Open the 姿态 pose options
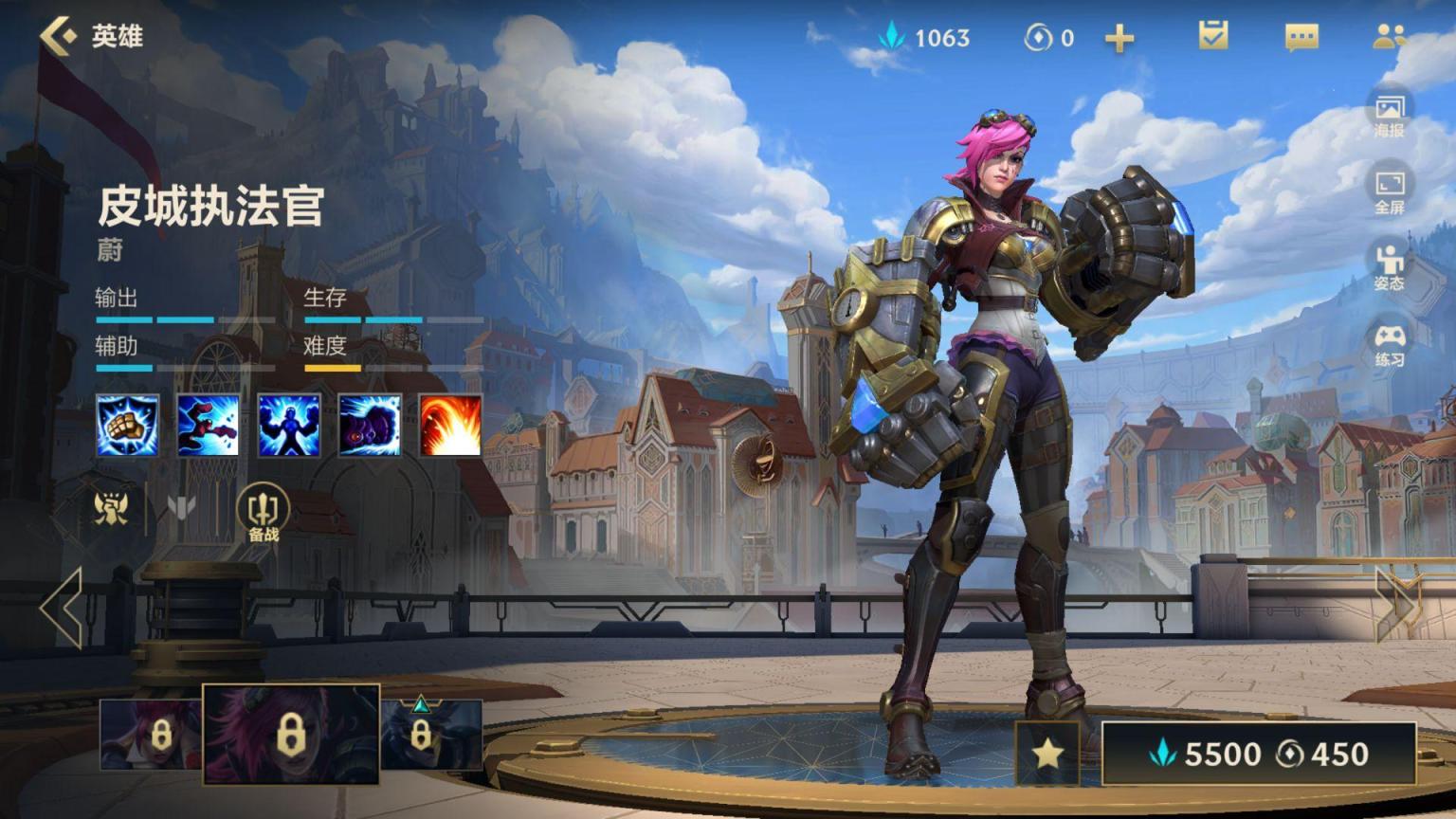Screen dimensions: 1456x819 (x=1390, y=266)
